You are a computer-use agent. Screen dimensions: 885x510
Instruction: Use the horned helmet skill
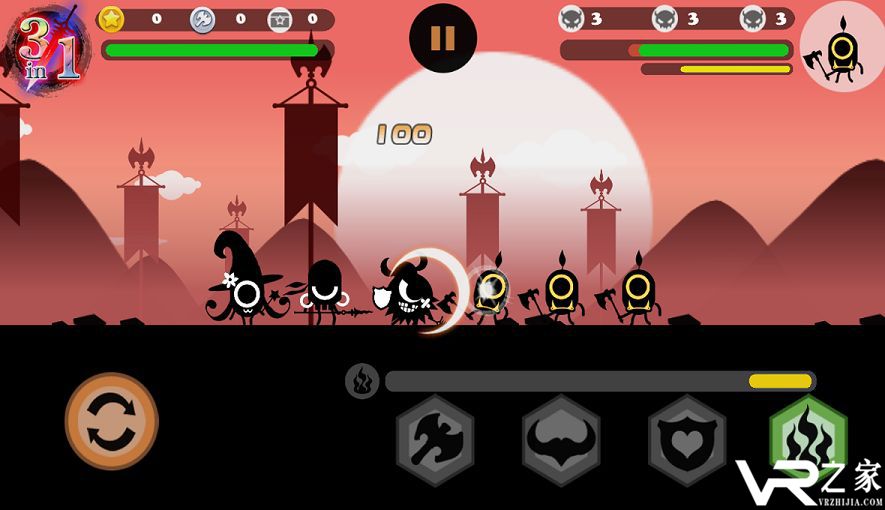(x=561, y=440)
